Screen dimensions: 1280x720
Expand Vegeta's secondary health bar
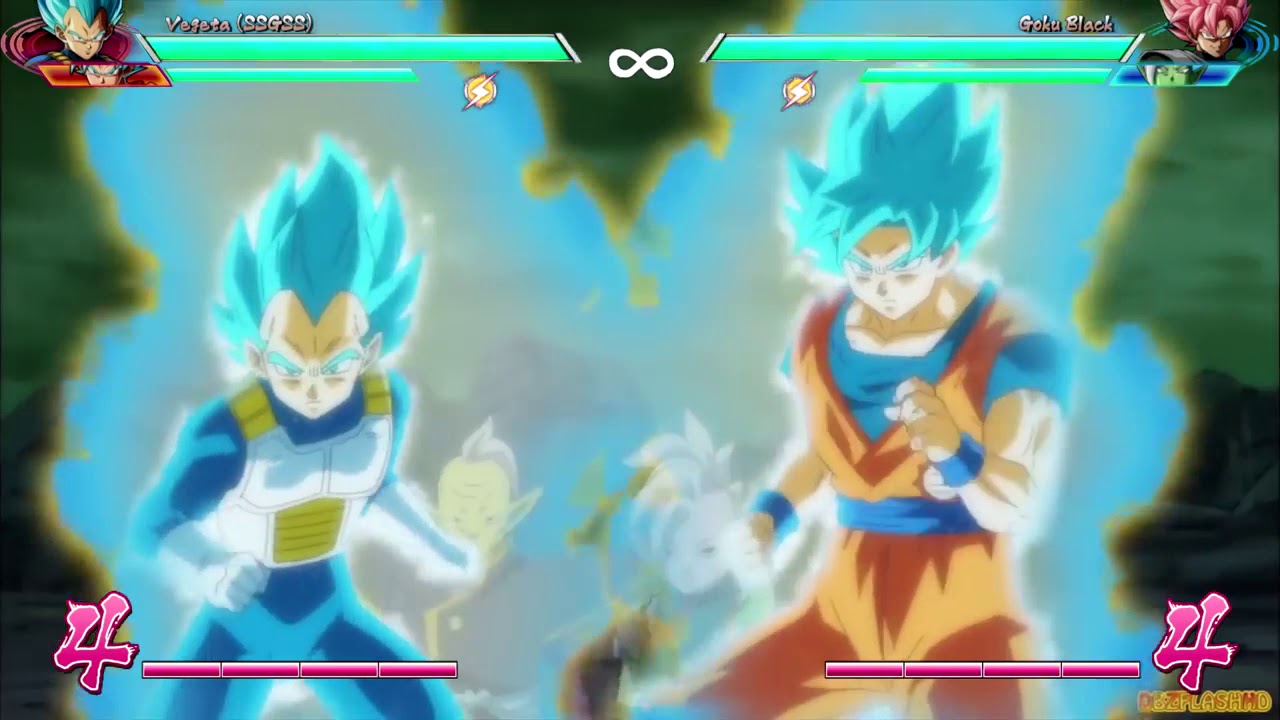pos(290,75)
